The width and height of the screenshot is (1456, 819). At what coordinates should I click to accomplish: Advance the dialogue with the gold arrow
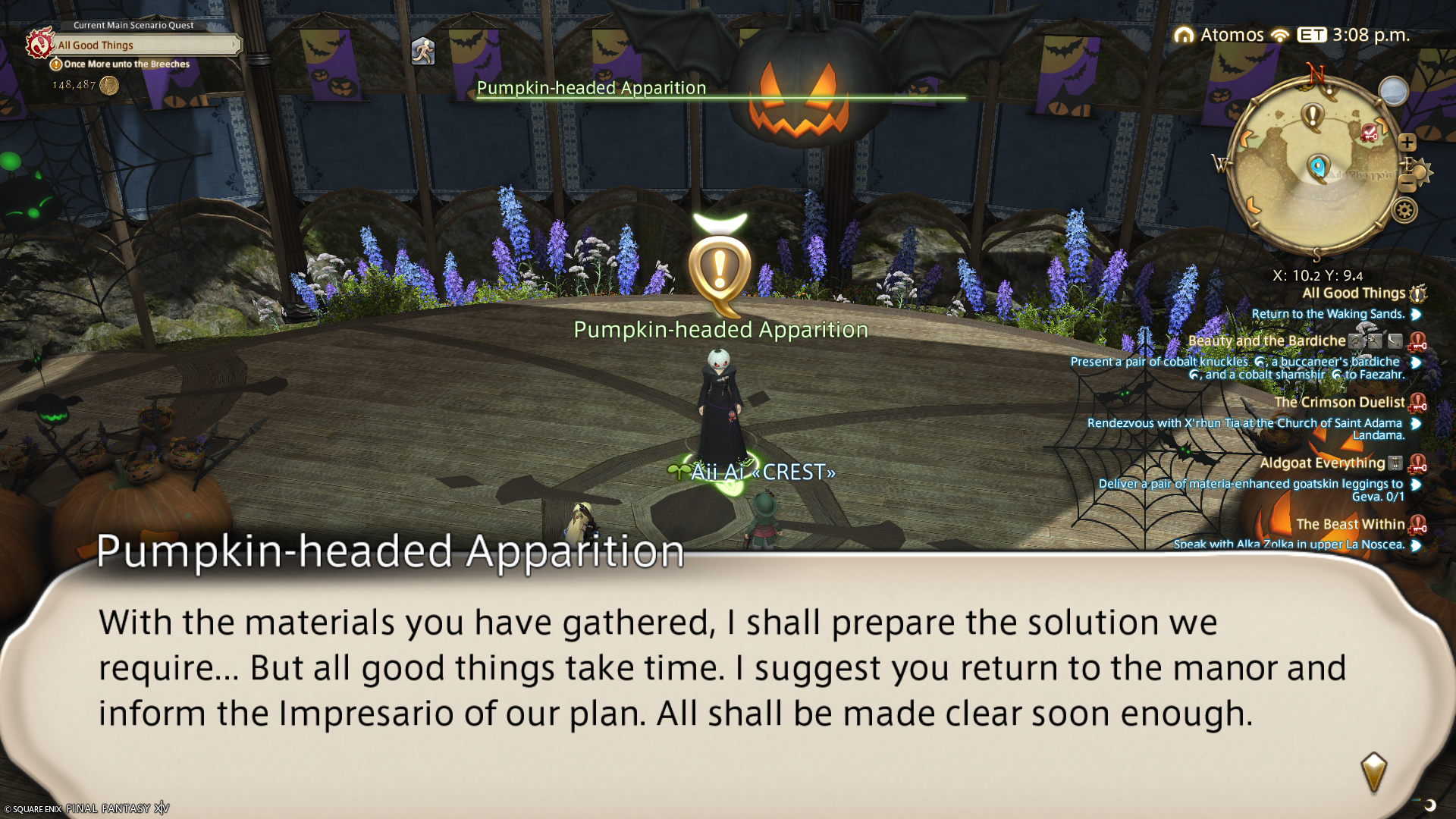[1373, 772]
